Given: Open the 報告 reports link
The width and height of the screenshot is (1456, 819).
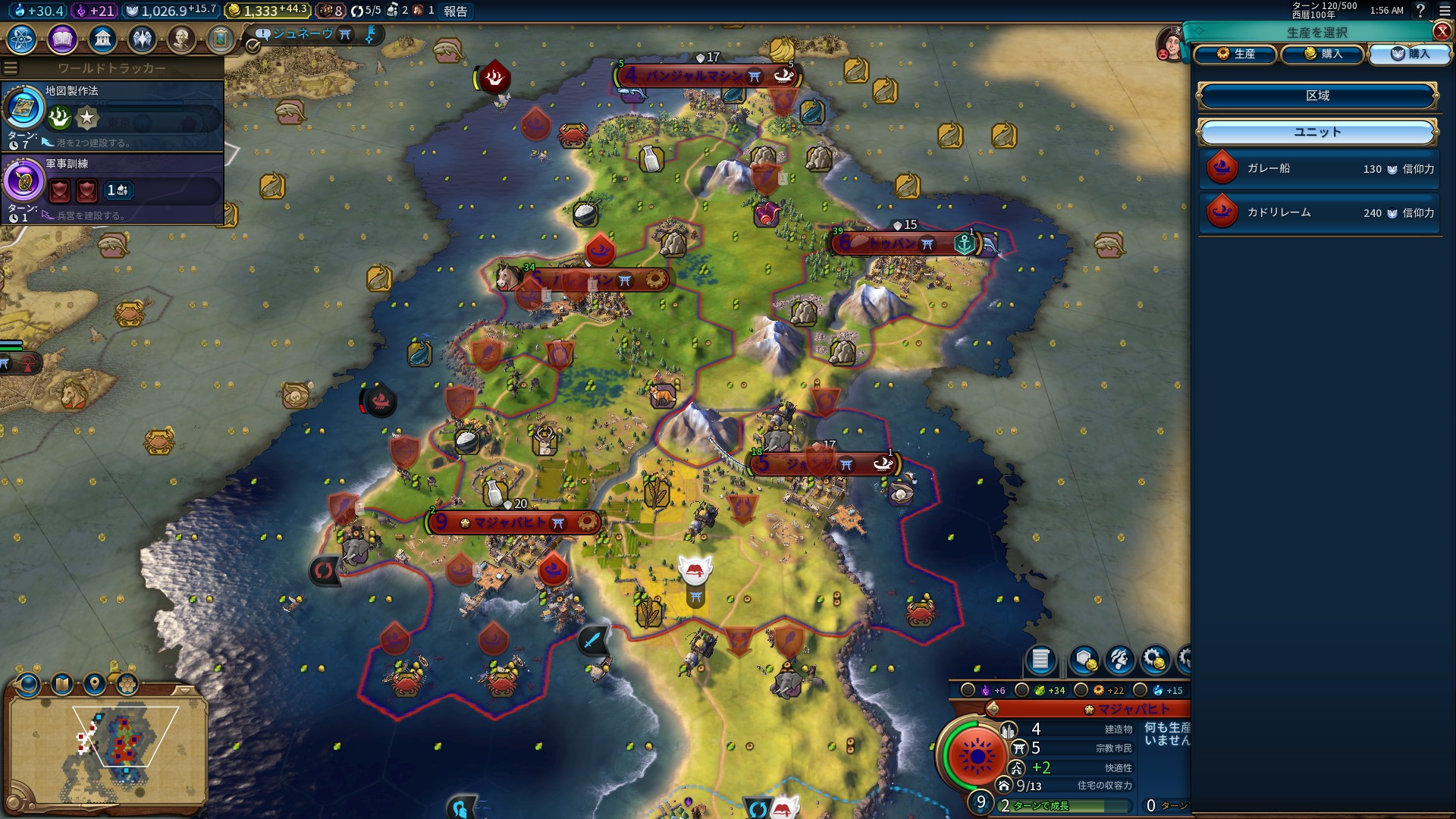Looking at the screenshot, I should point(455,11).
